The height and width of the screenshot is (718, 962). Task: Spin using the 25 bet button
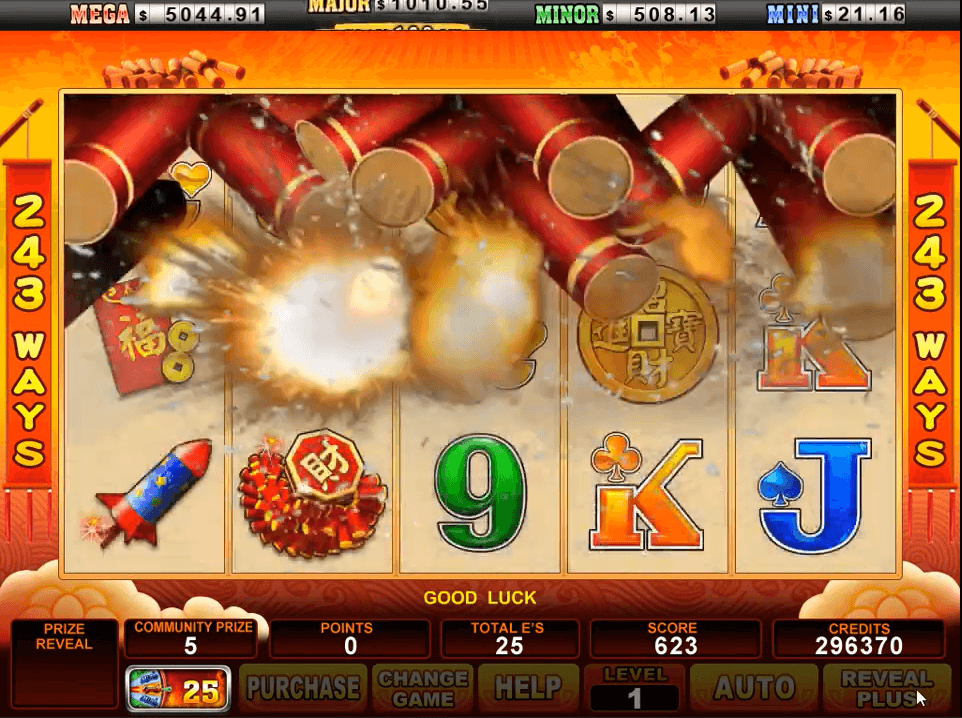(179, 688)
